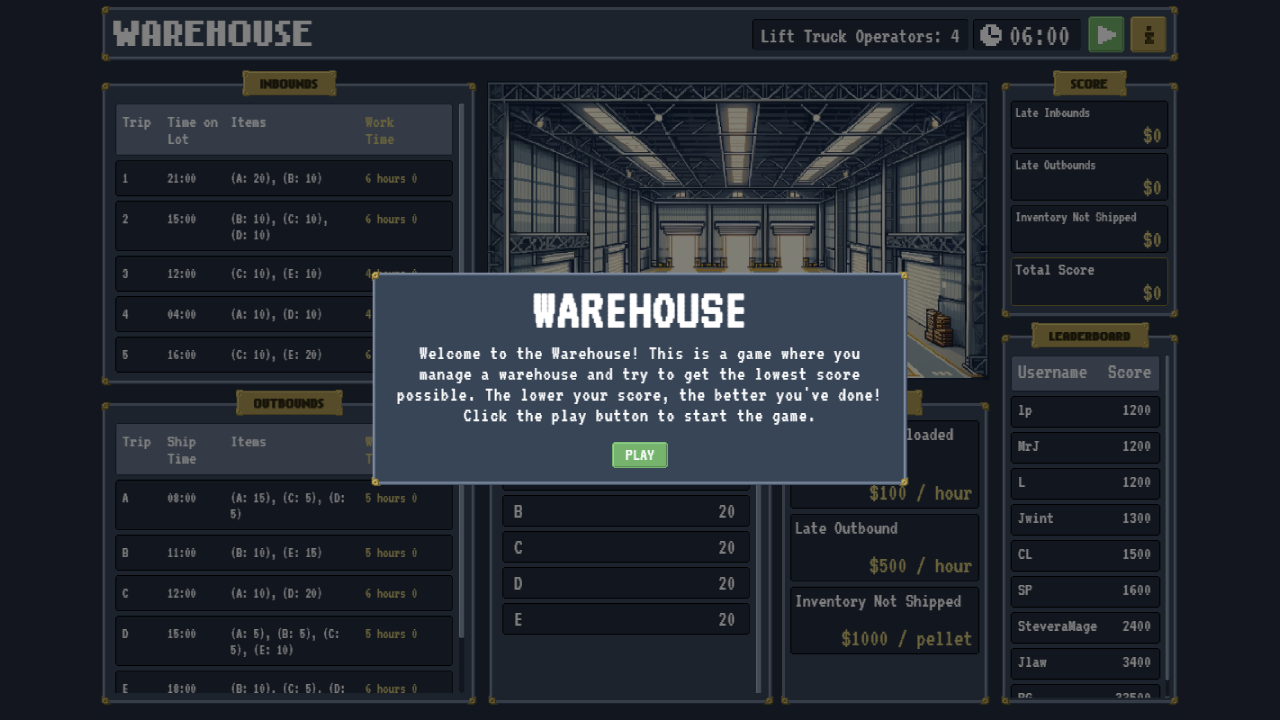
Task: Click the gold SCORE header plaque
Action: click(x=1089, y=83)
